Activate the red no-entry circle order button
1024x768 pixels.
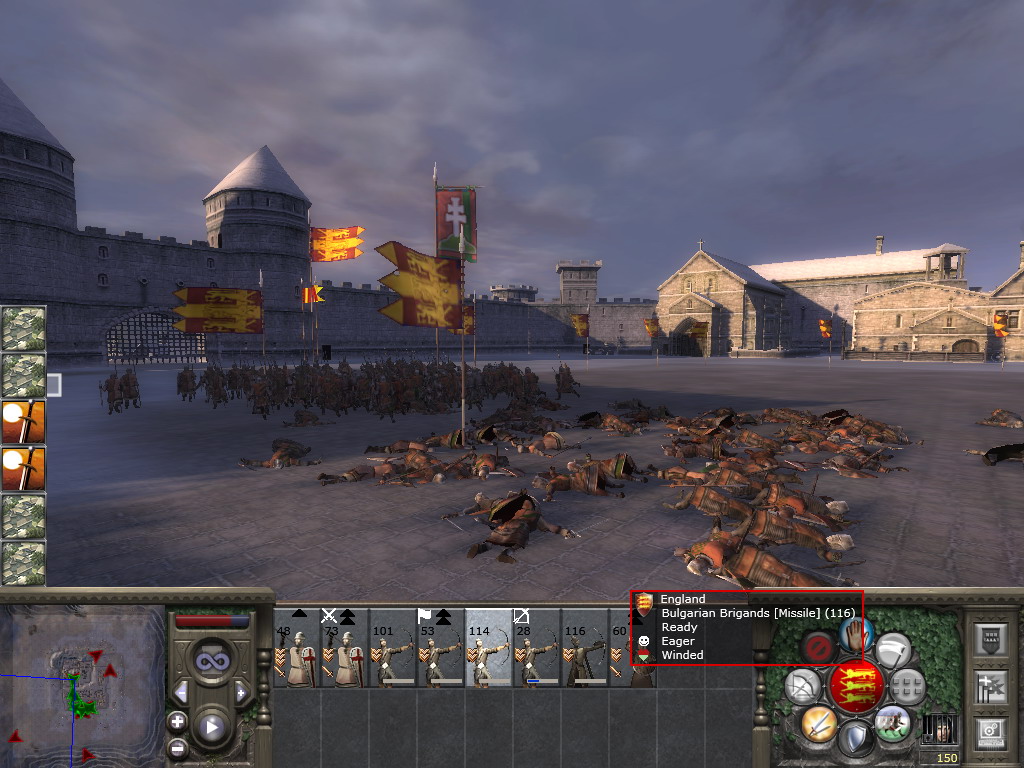tap(819, 647)
